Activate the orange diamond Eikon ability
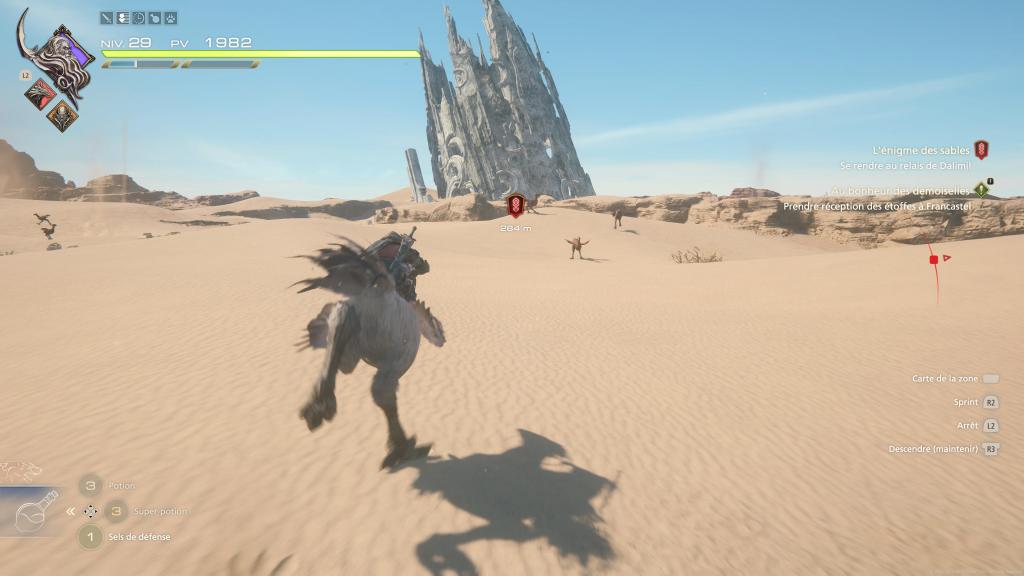The height and width of the screenshot is (576, 1024). coord(62,114)
